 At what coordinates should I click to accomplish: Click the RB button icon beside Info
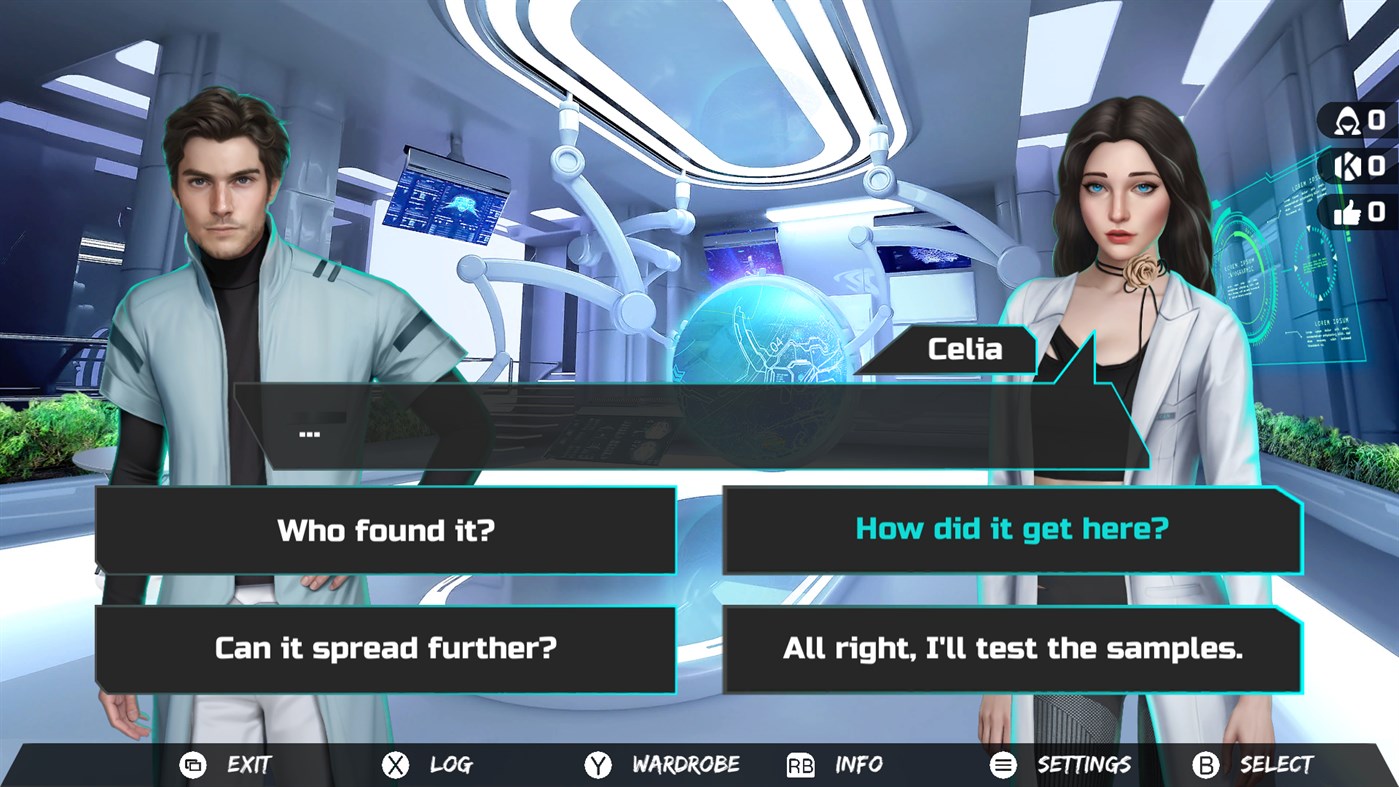800,764
